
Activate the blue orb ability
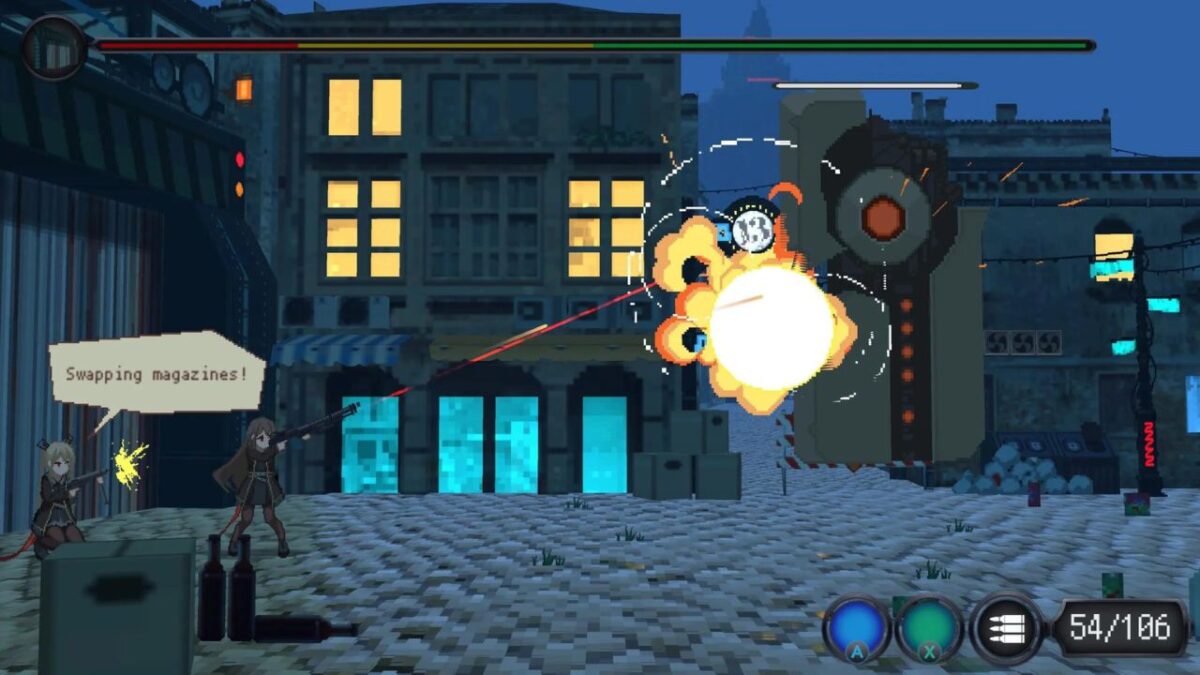pyautogui.click(x=856, y=628)
